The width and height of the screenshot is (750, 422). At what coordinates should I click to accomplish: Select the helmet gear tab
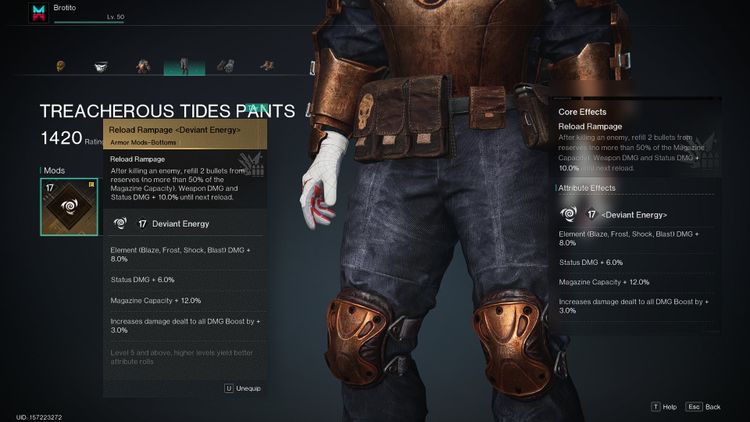tap(59, 68)
